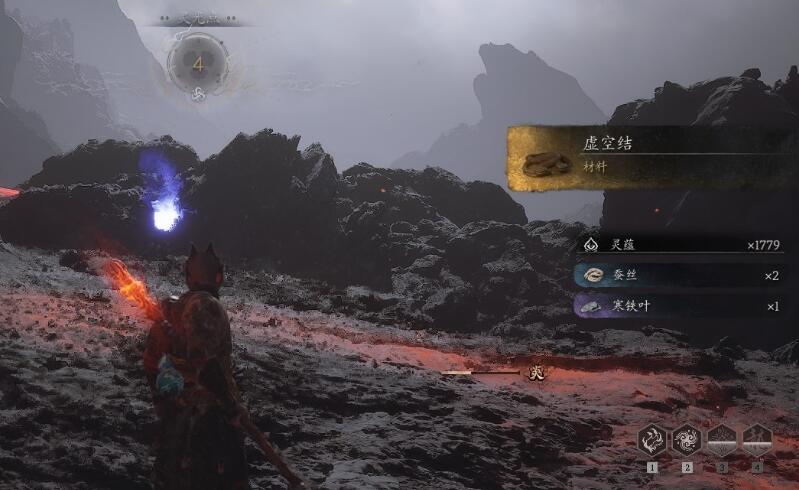
Task: Select the cooling-down spell in slot 3
Action: click(722, 439)
